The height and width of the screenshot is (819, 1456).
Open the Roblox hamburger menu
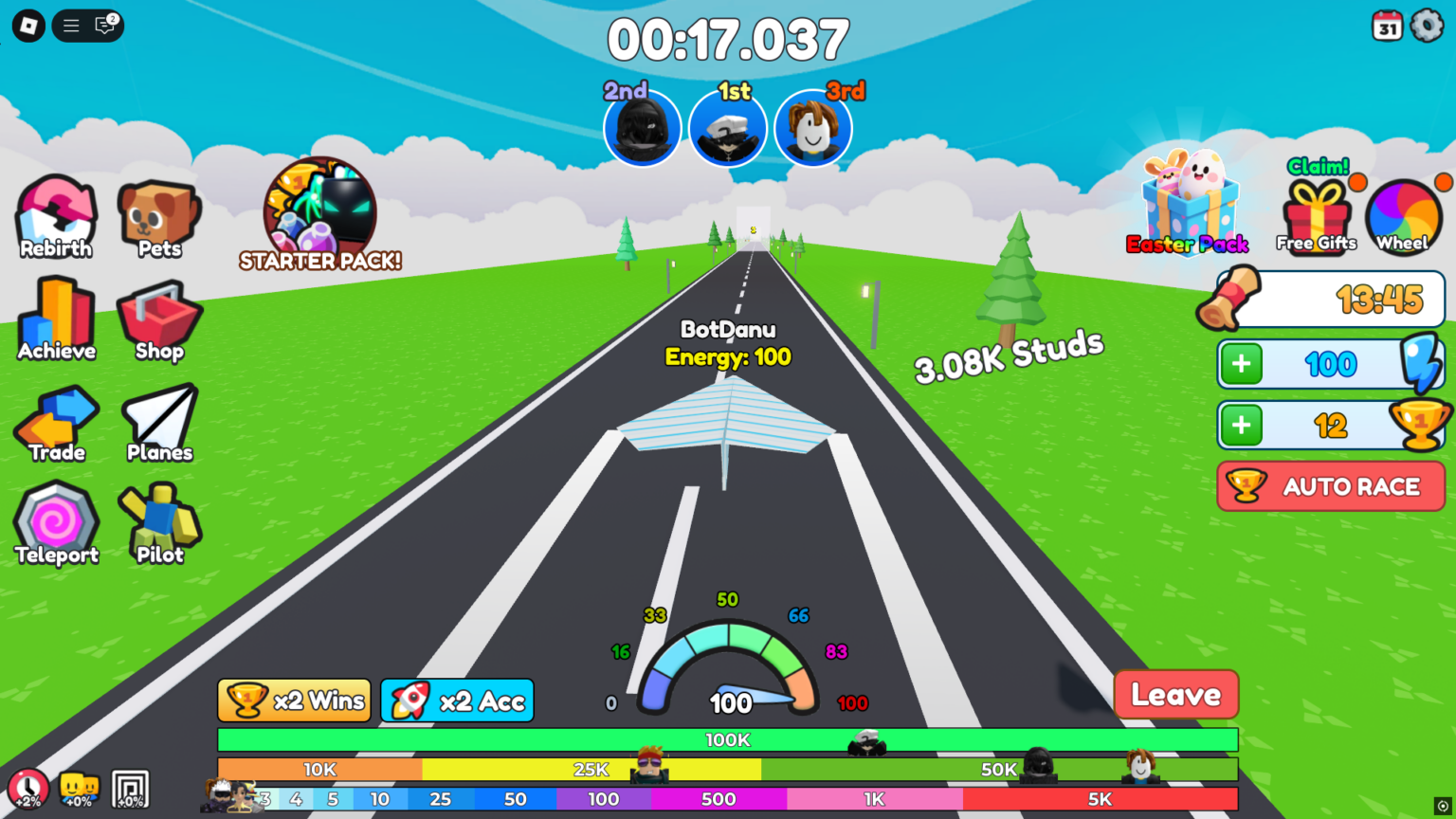point(70,26)
